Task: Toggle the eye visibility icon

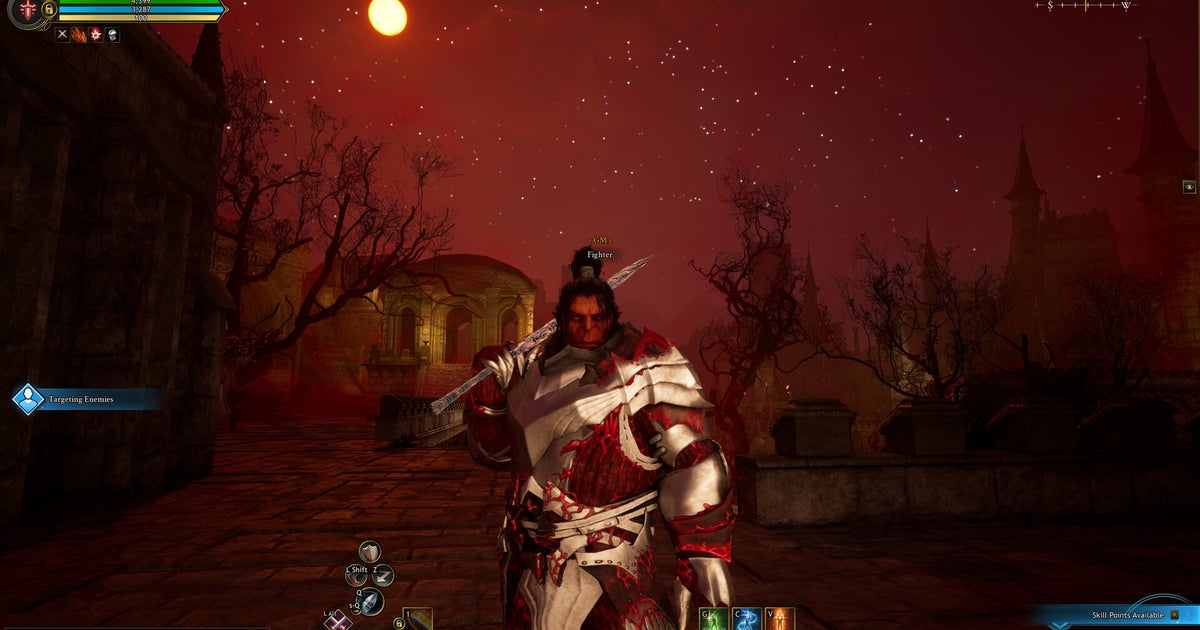Action: [x=1189, y=186]
